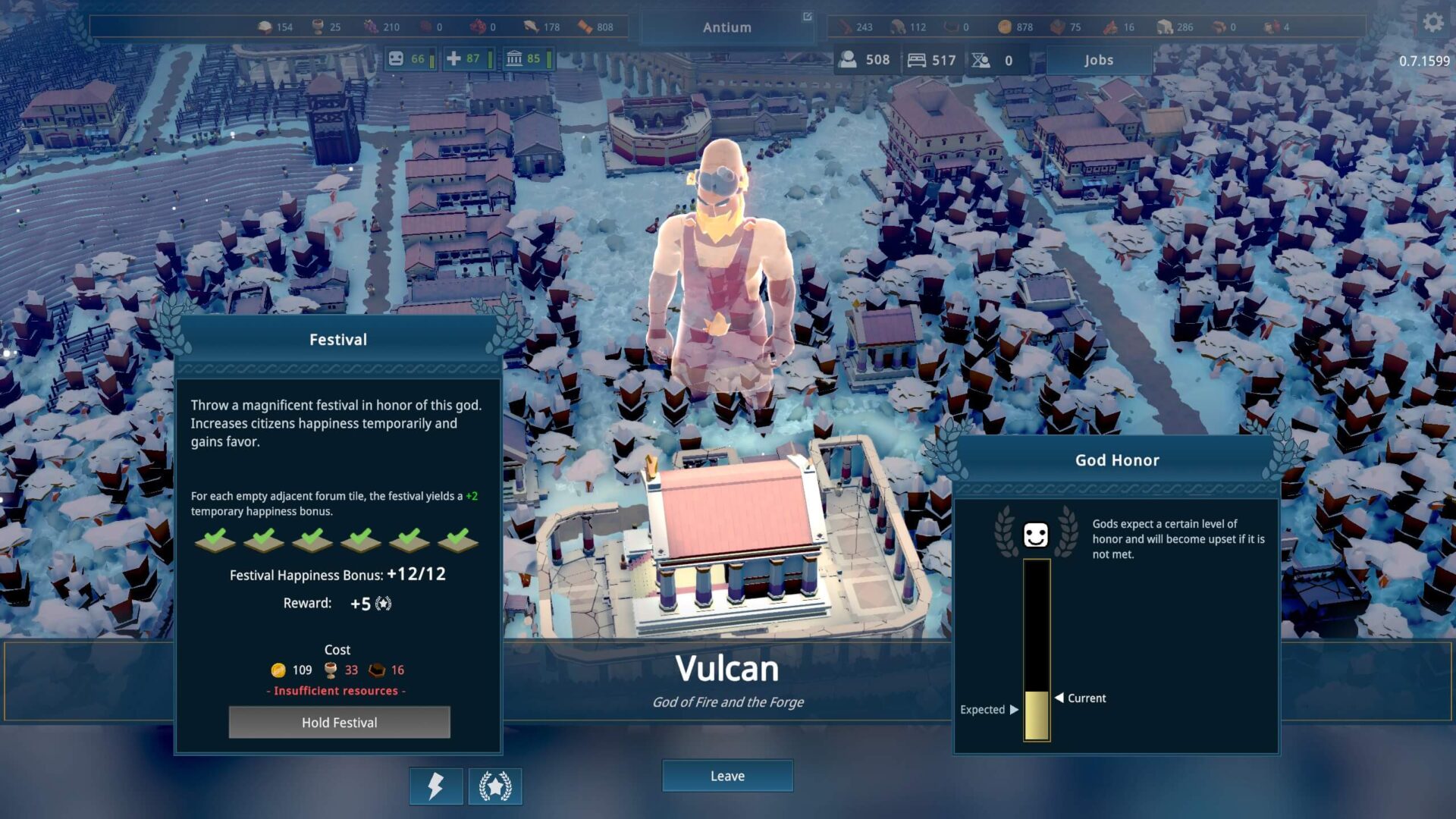Open the Jobs panel

[x=1098, y=60]
